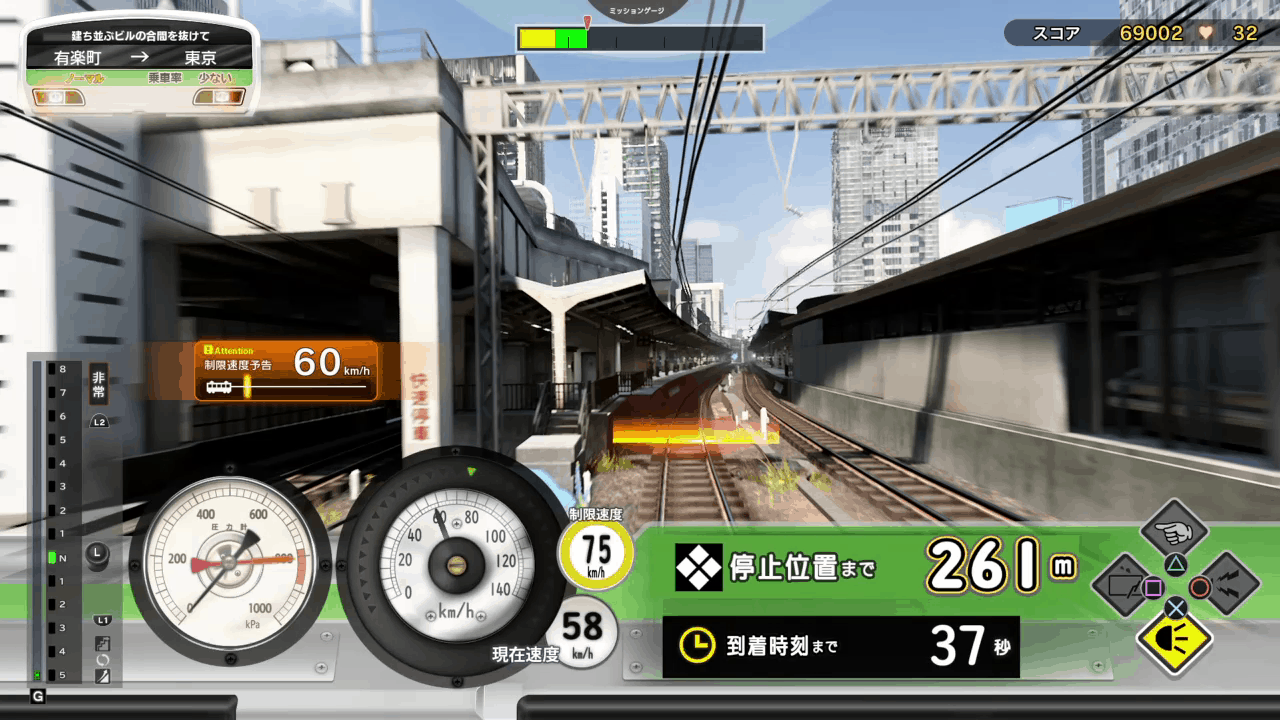Image resolution: width=1280 pixels, height=720 pixels.
Task: Select the 非常 emergency brake label
Action: [98, 384]
